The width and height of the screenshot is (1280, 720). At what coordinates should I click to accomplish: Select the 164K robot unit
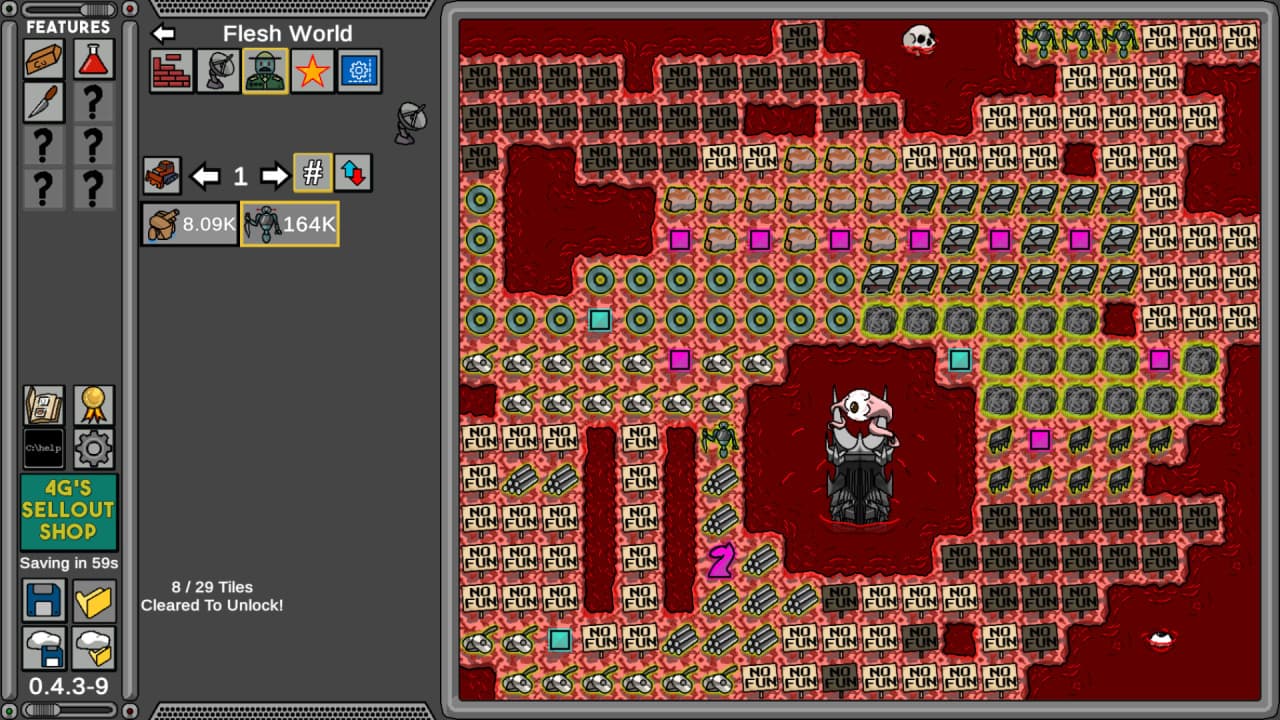pos(290,224)
